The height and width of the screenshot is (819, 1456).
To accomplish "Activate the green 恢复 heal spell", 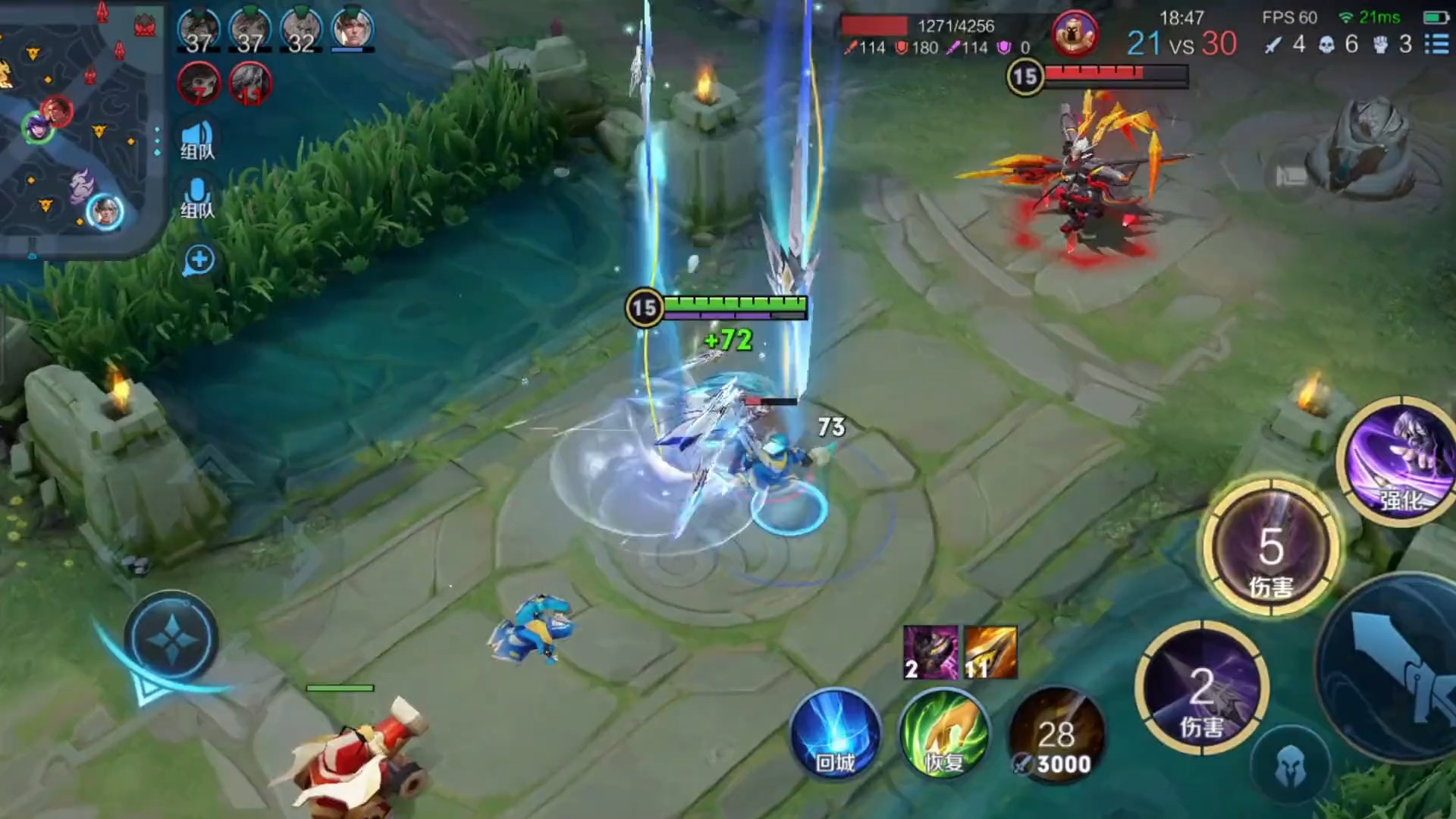I will pos(944,734).
